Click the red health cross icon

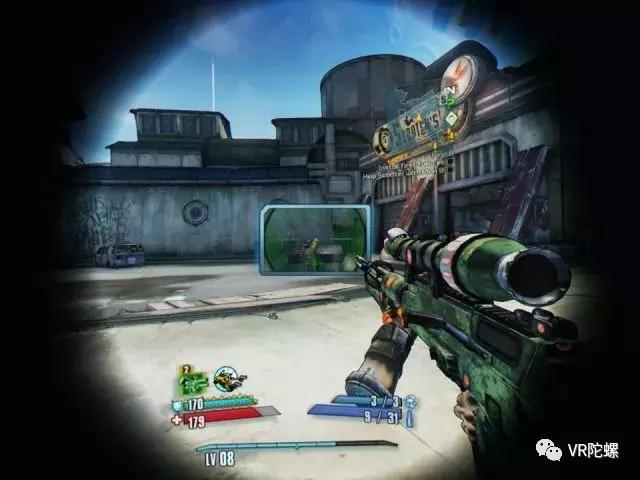[176, 420]
